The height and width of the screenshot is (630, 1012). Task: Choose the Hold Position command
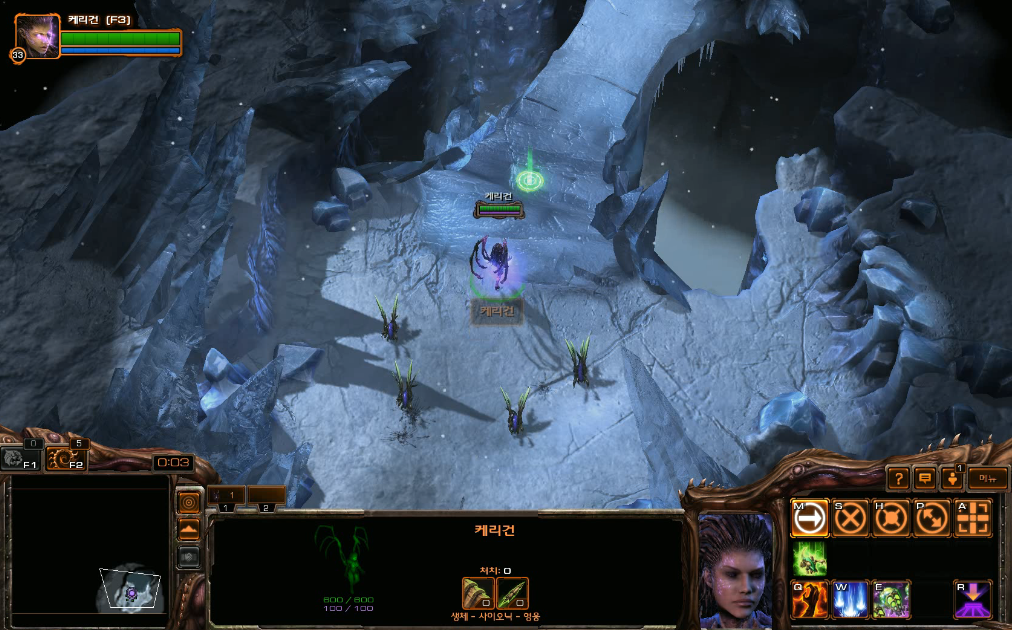point(891,518)
